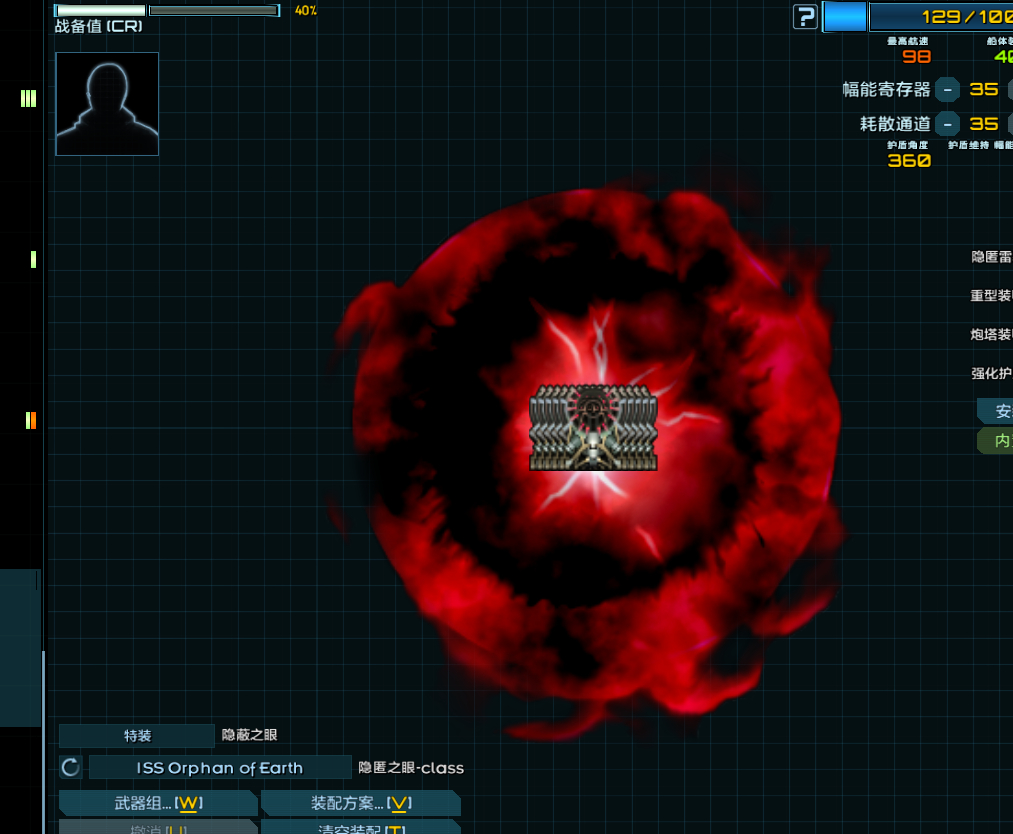Select the officer silhouette portrait
Viewport: 1013px width, 834px height.
click(107, 104)
